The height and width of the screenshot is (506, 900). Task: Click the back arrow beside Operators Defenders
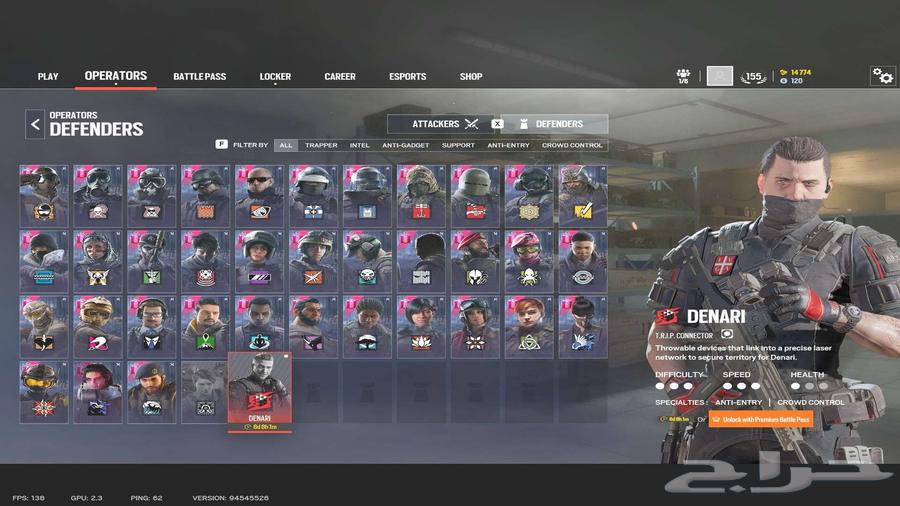click(35, 124)
